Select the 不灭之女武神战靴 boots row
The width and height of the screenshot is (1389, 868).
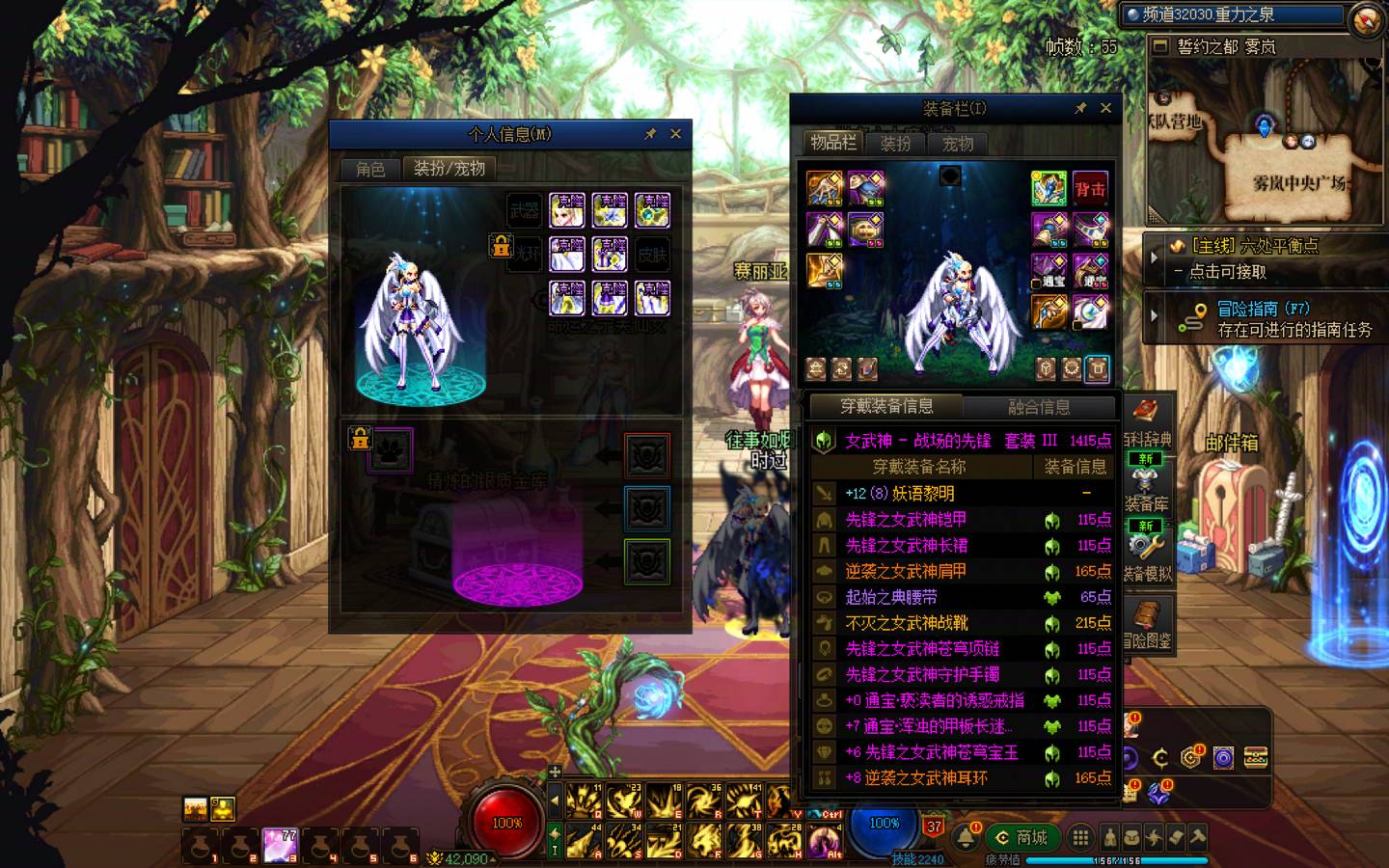tap(907, 623)
